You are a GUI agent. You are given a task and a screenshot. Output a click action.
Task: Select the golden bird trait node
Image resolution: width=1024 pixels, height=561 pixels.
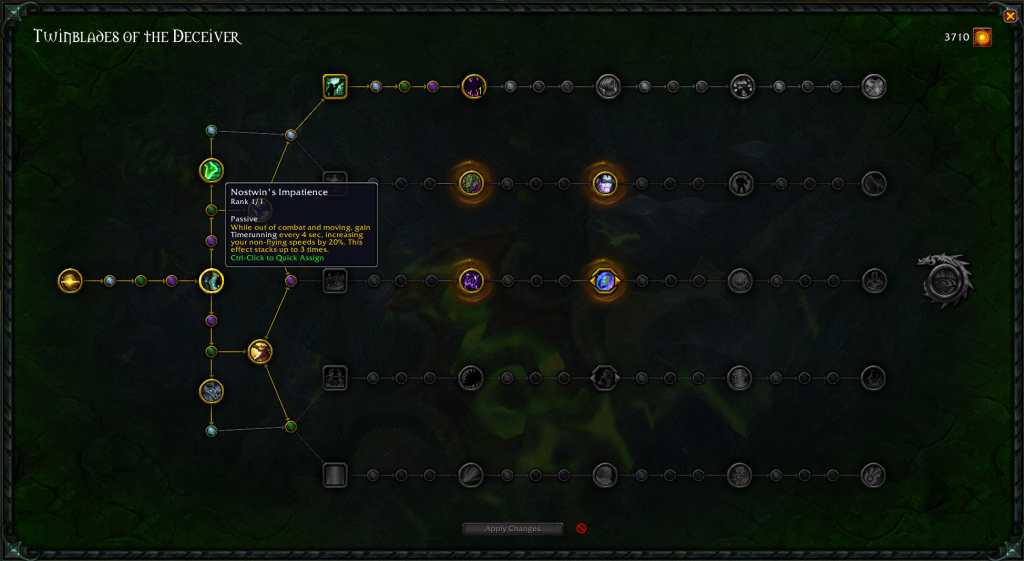(260, 351)
